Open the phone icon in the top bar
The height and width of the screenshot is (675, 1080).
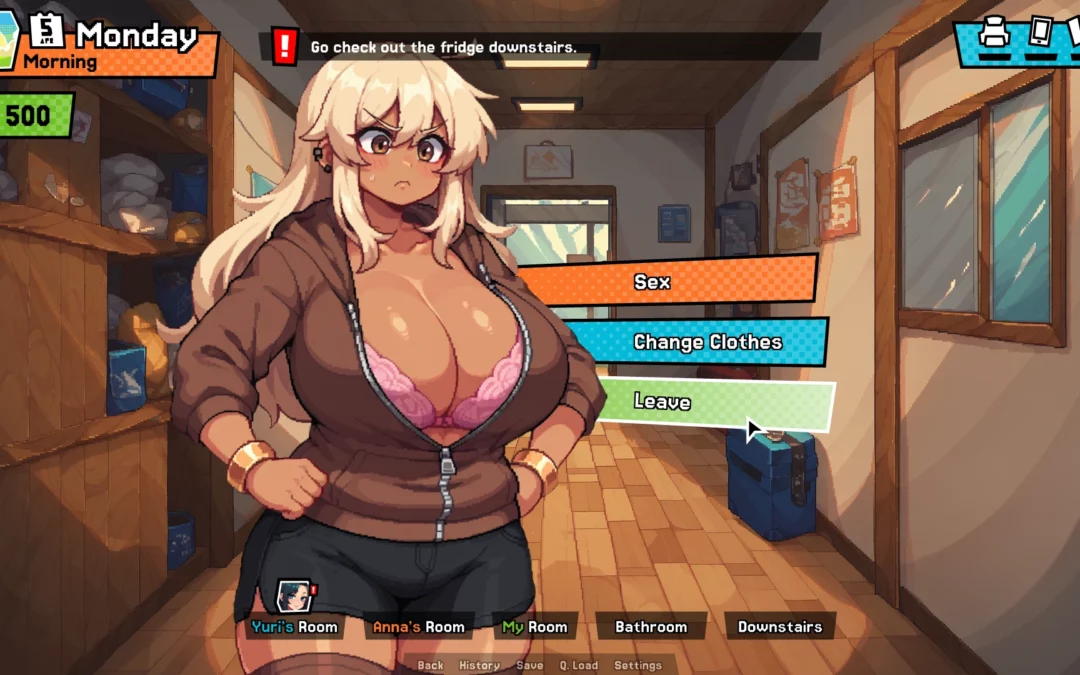click(1040, 31)
